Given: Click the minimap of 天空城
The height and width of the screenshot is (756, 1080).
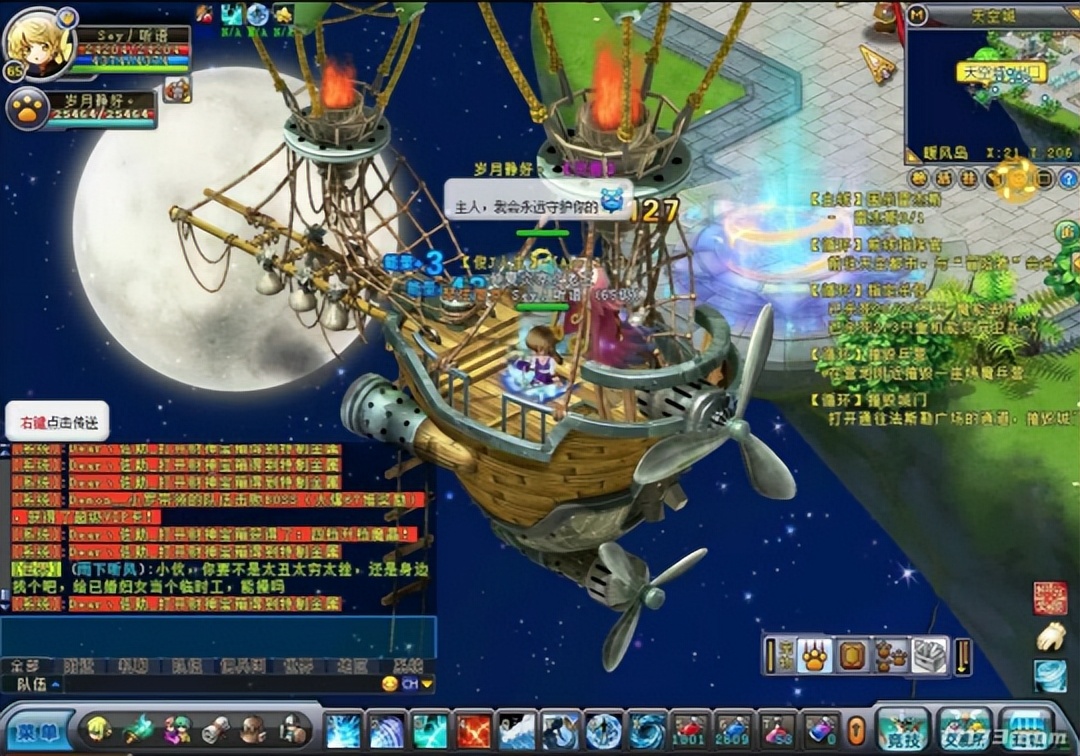Looking at the screenshot, I should point(990,95).
